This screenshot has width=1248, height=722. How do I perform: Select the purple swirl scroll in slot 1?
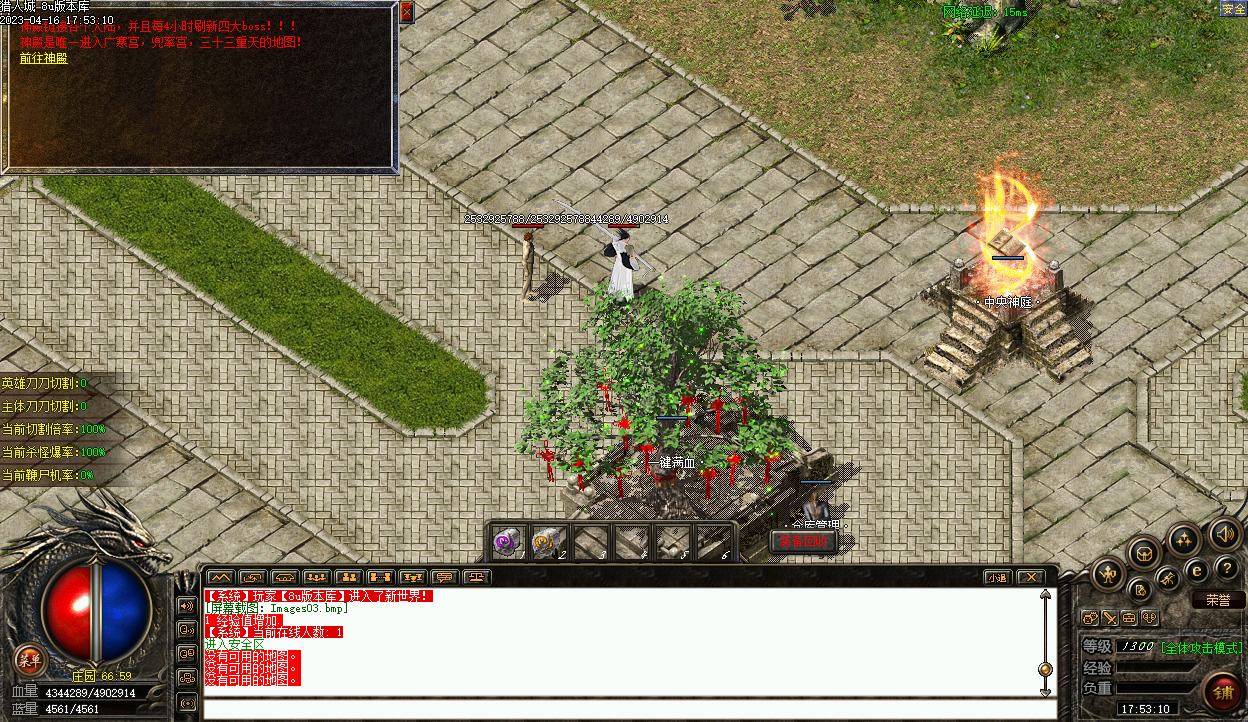tap(508, 542)
